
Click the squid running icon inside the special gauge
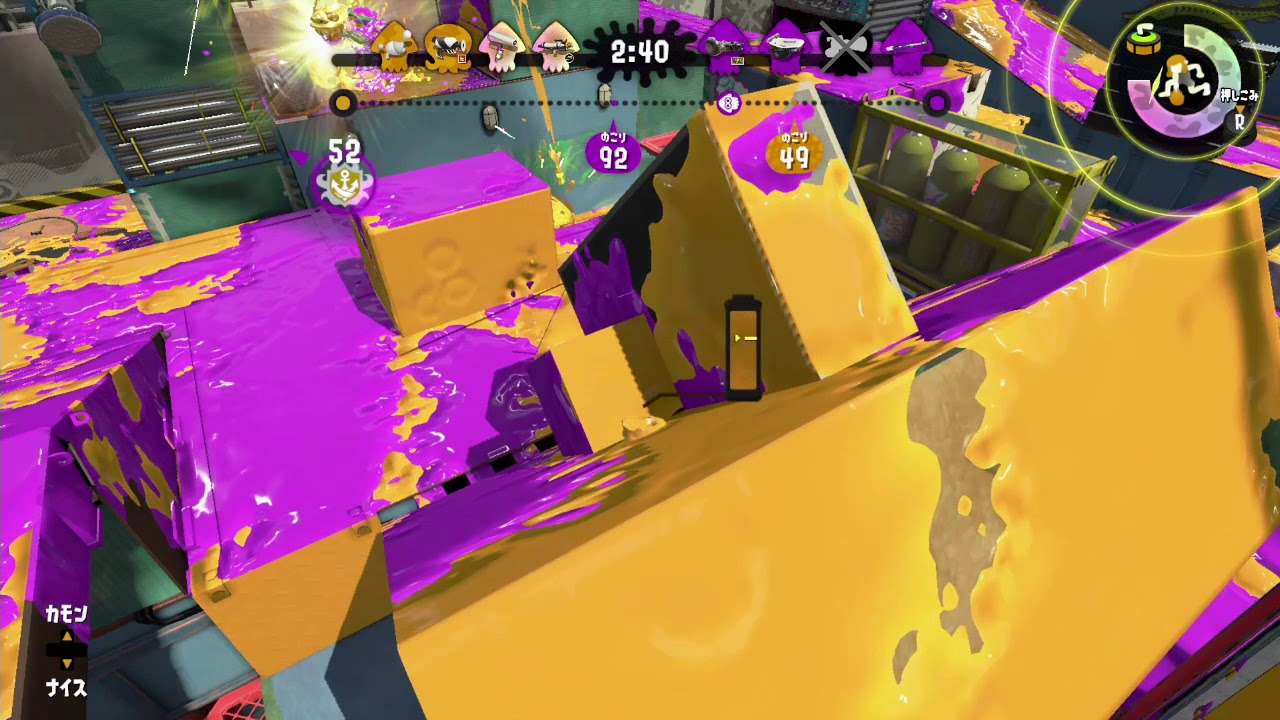(1185, 82)
